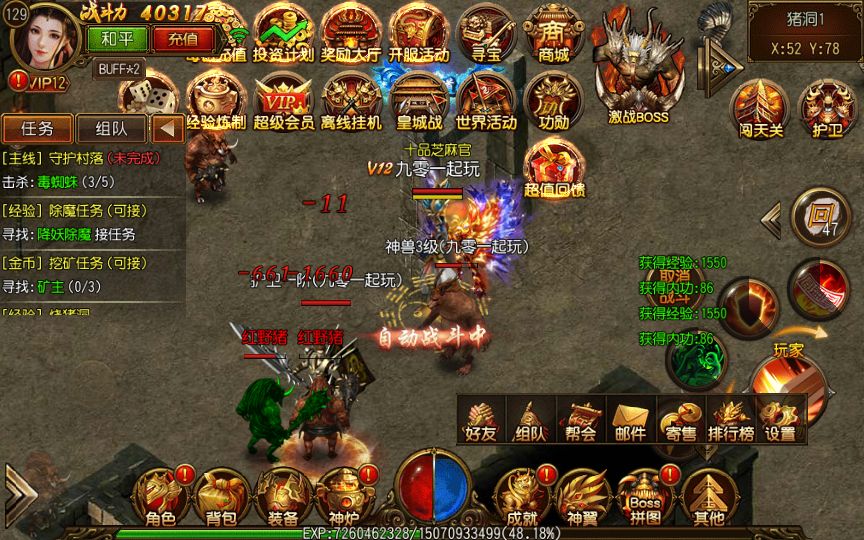Open 角色 character panel

pyautogui.click(x=160, y=496)
